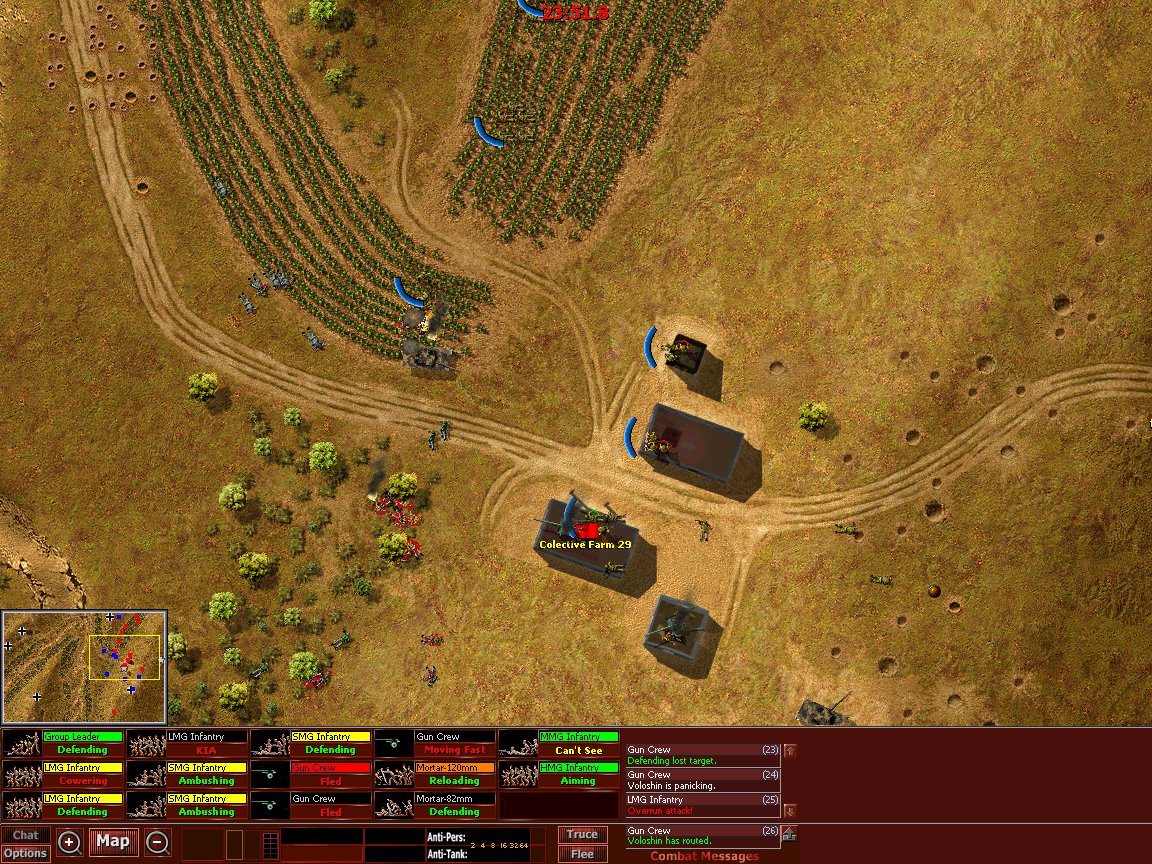This screenshot has width=1152, height=864.
Task: Open the Chat panel
Action: (x=26, y=835)
